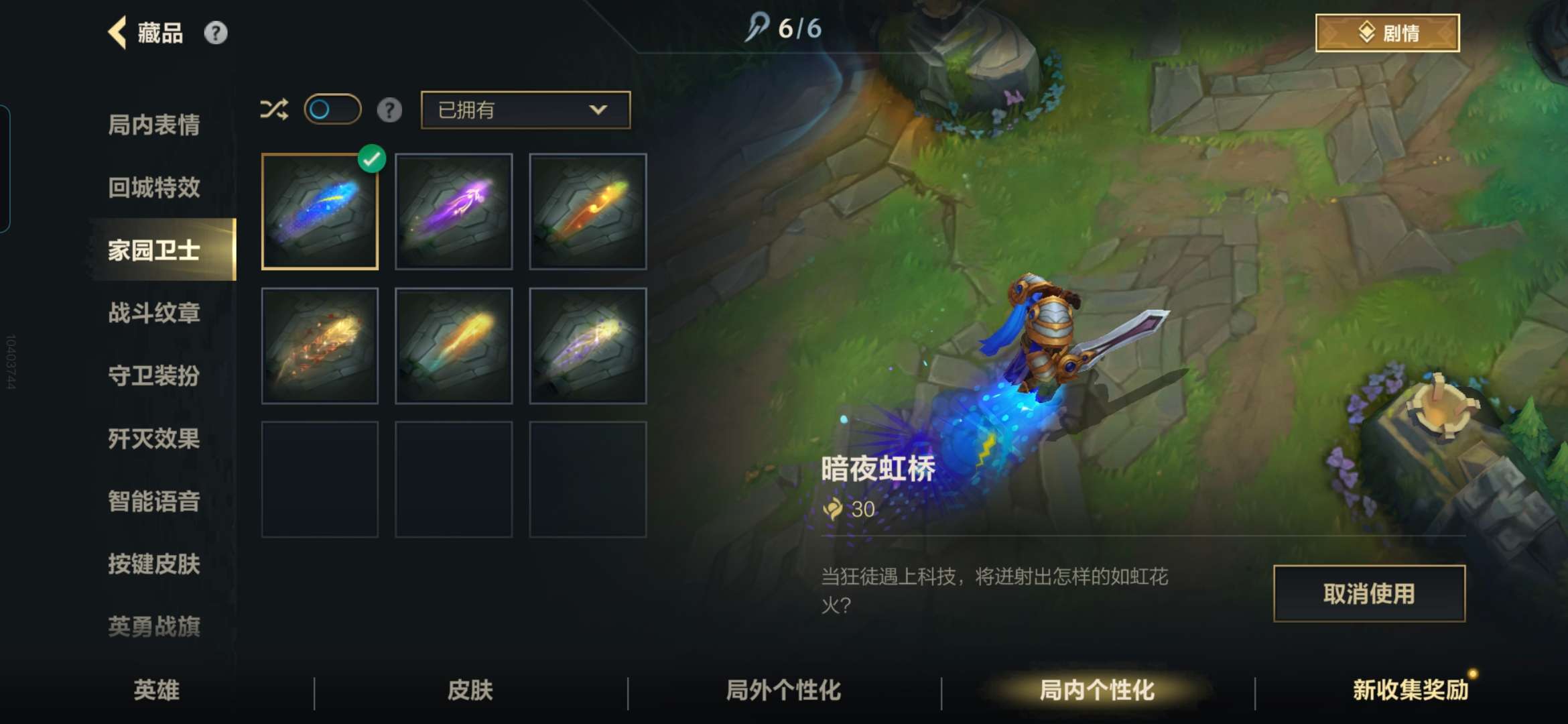Image resolution: width=1568 pixels, height=724 pixels.
Task: Go back from the 藏品 screen
Action: (x=118, y=33)
